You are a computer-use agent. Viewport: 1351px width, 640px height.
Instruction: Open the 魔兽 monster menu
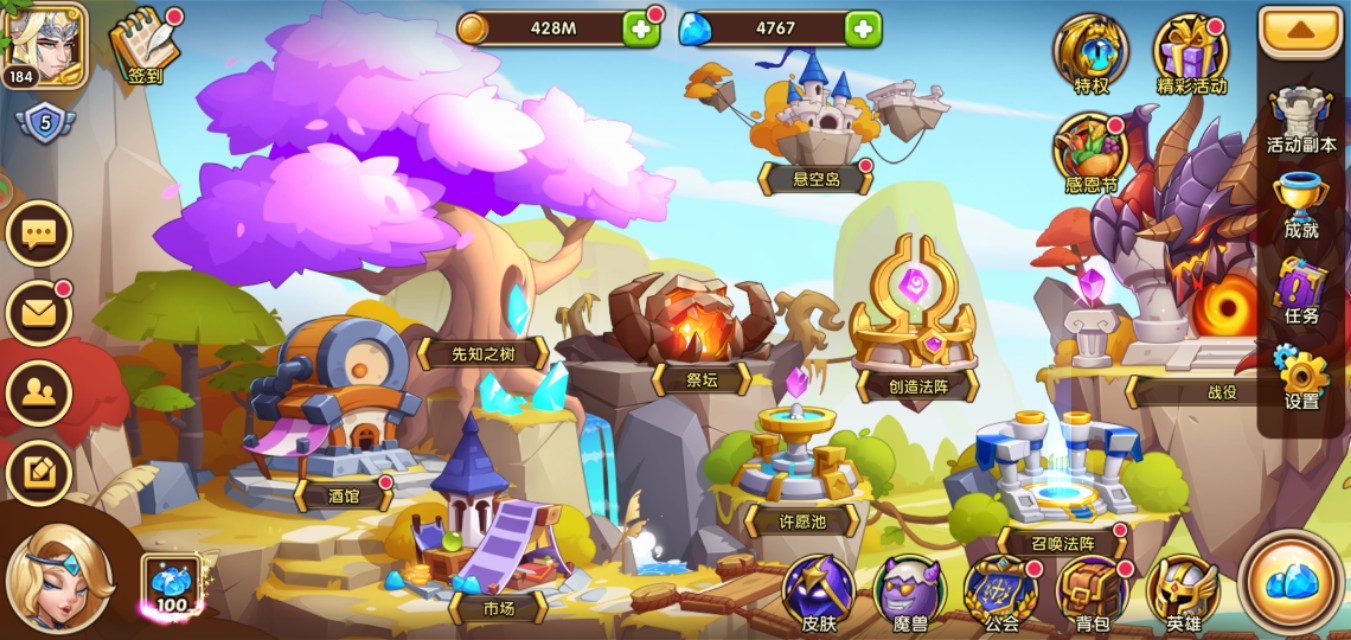(909, 592)
